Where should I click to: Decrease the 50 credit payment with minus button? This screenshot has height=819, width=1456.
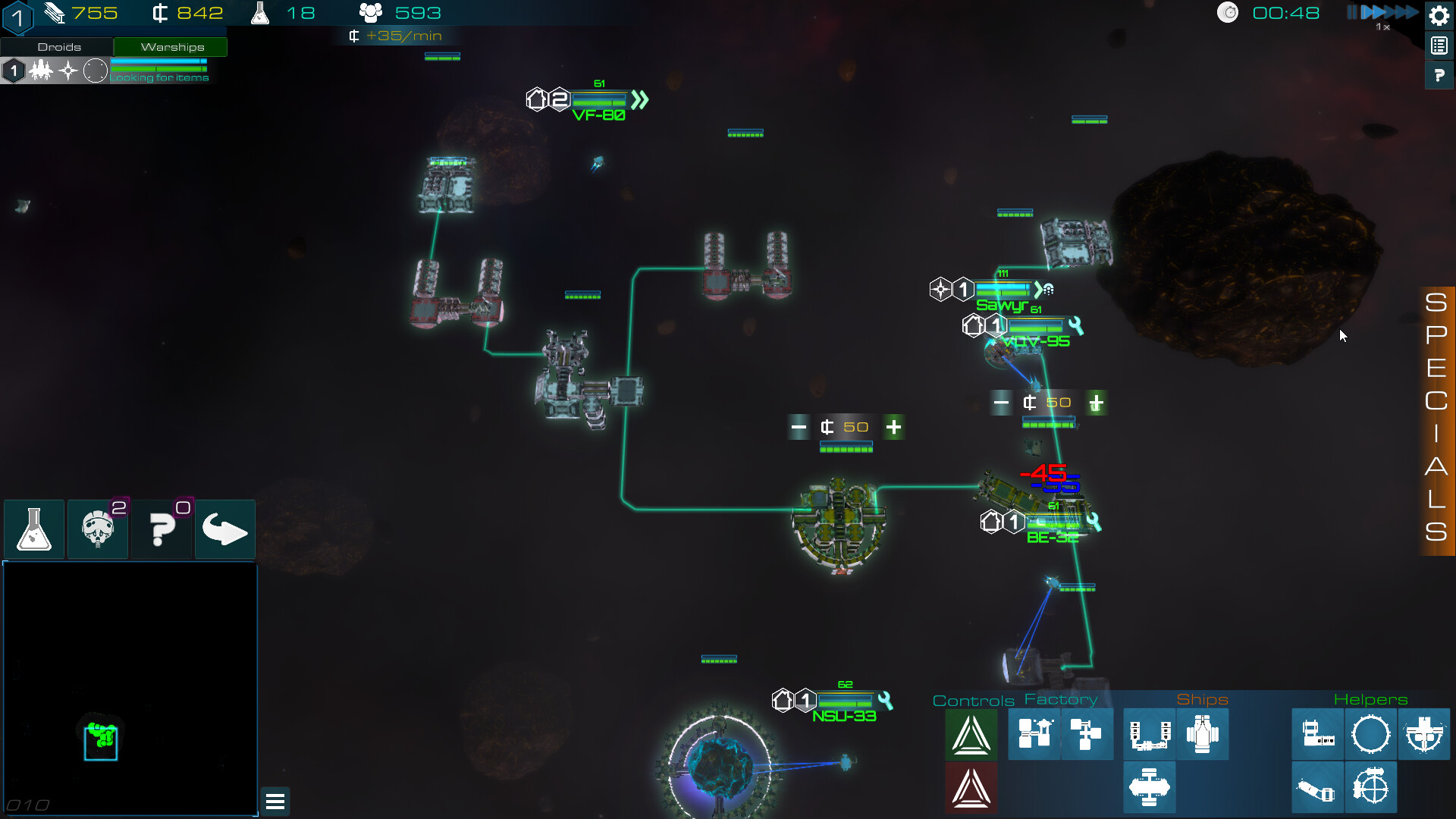click(799, 427)
